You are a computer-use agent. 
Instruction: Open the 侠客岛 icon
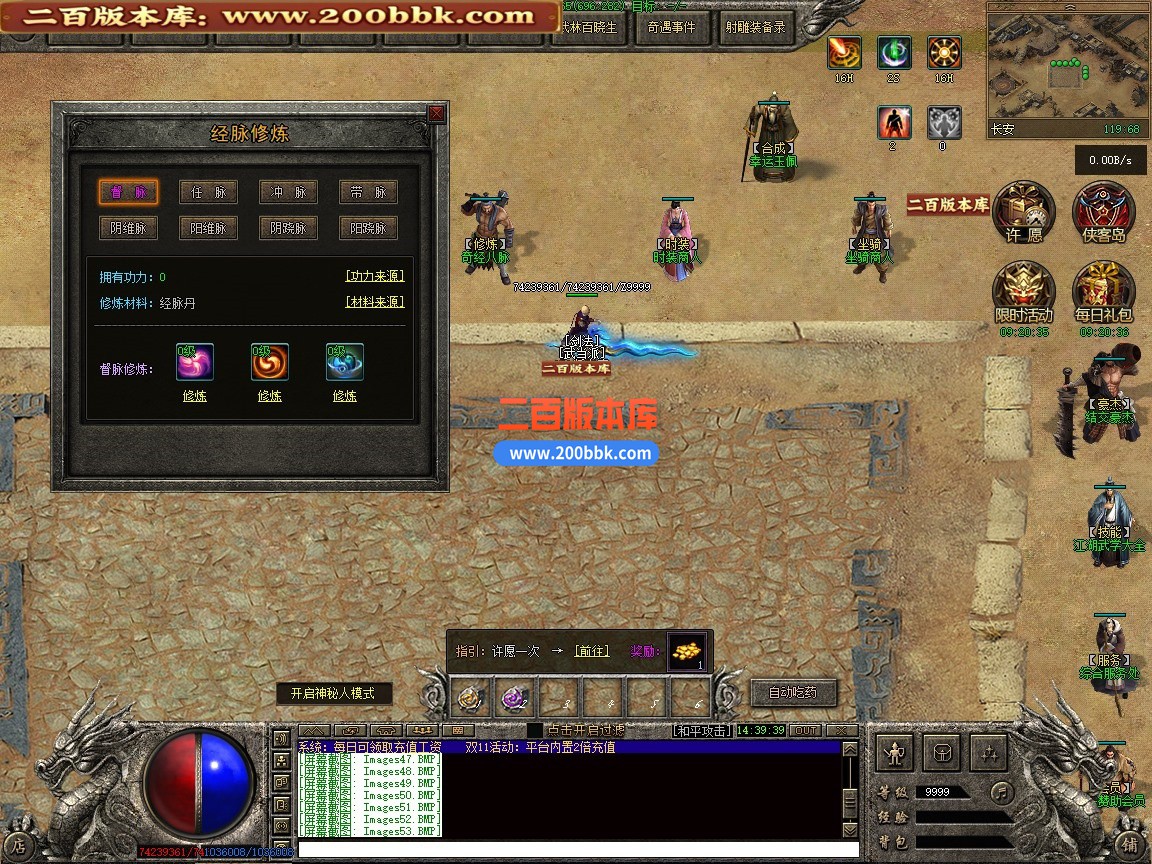click(1103, 212)
